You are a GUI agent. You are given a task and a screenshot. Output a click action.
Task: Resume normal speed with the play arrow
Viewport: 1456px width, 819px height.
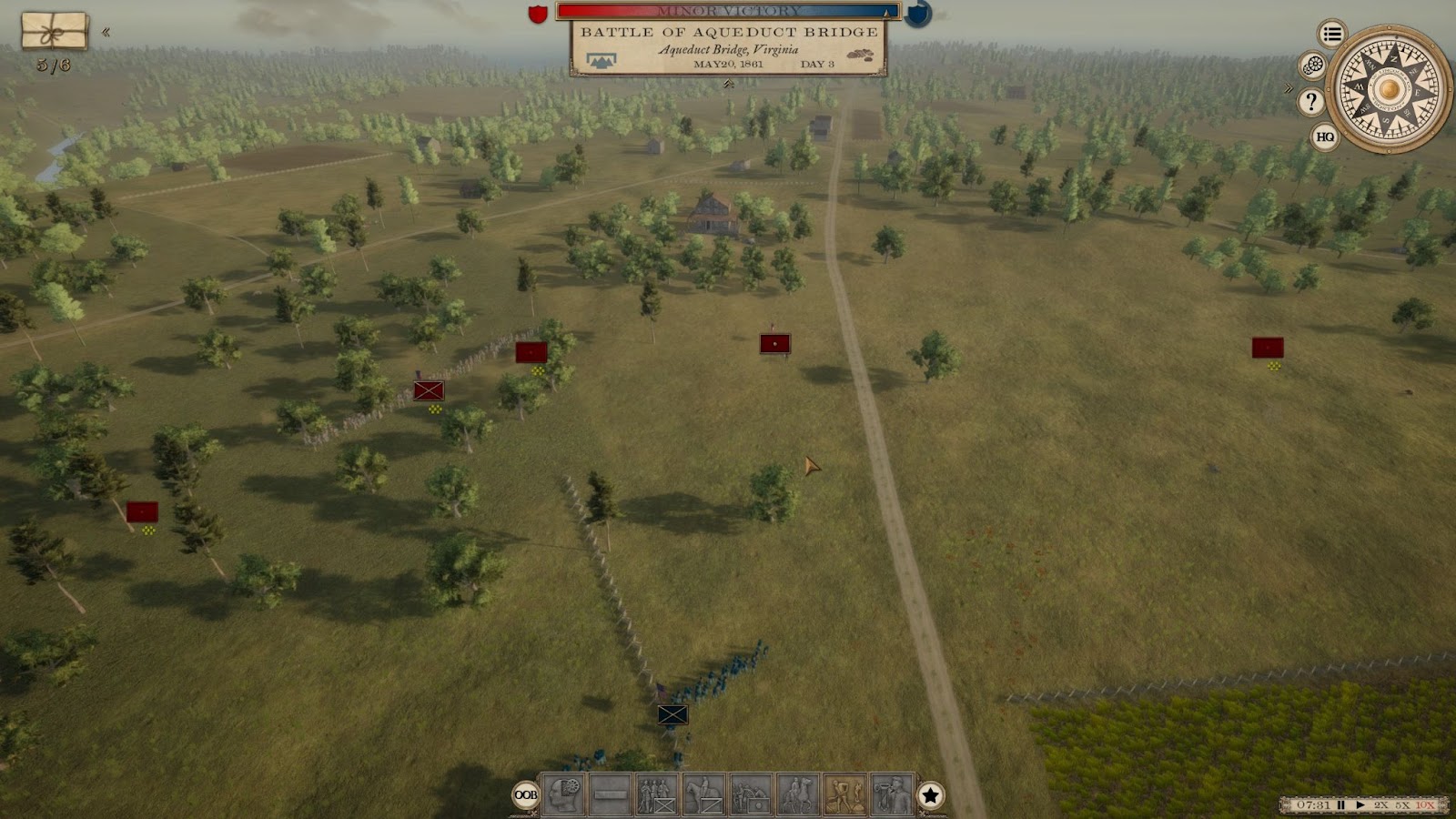(1360, 804)
